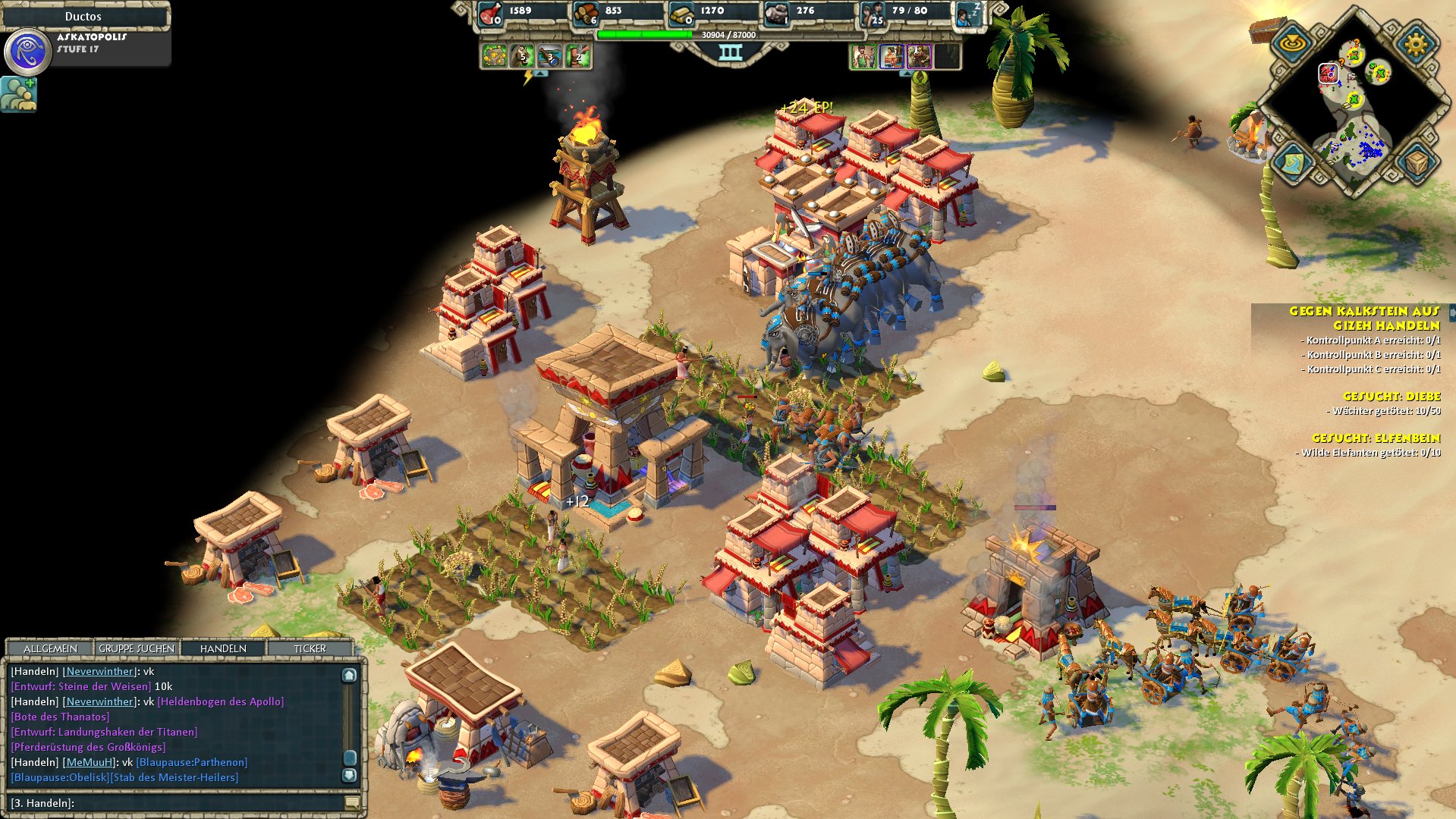Click the Blaupause:Parthenon item link

coord(192,762)
